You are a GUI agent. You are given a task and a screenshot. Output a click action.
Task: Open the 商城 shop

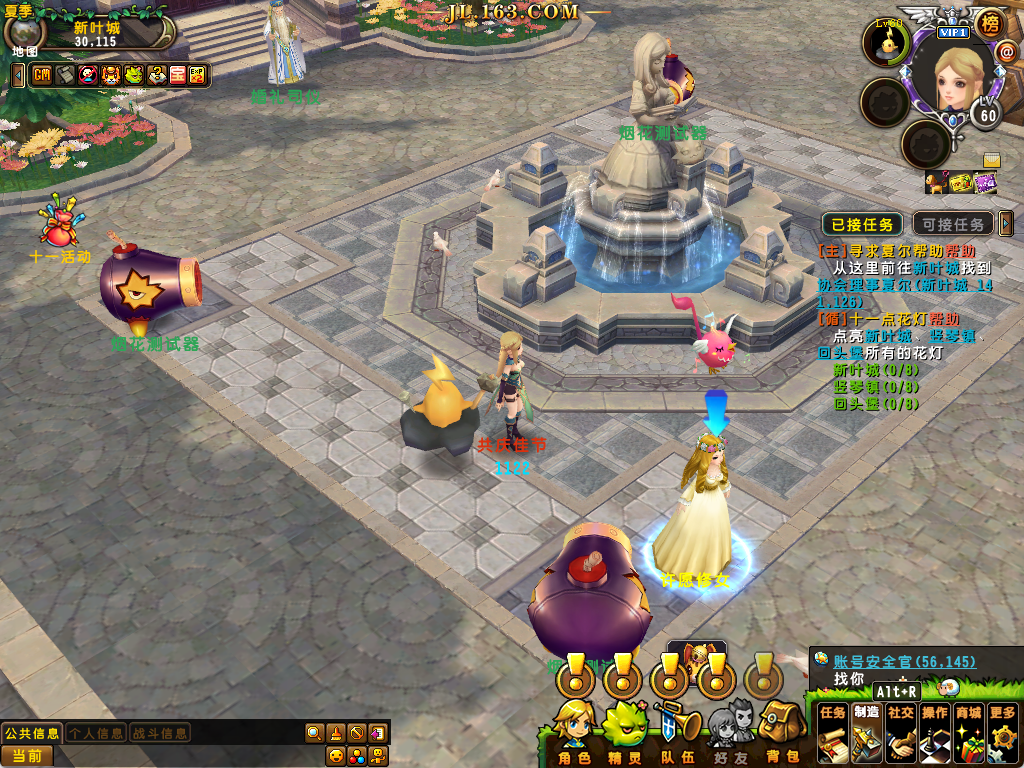(968, 732)
